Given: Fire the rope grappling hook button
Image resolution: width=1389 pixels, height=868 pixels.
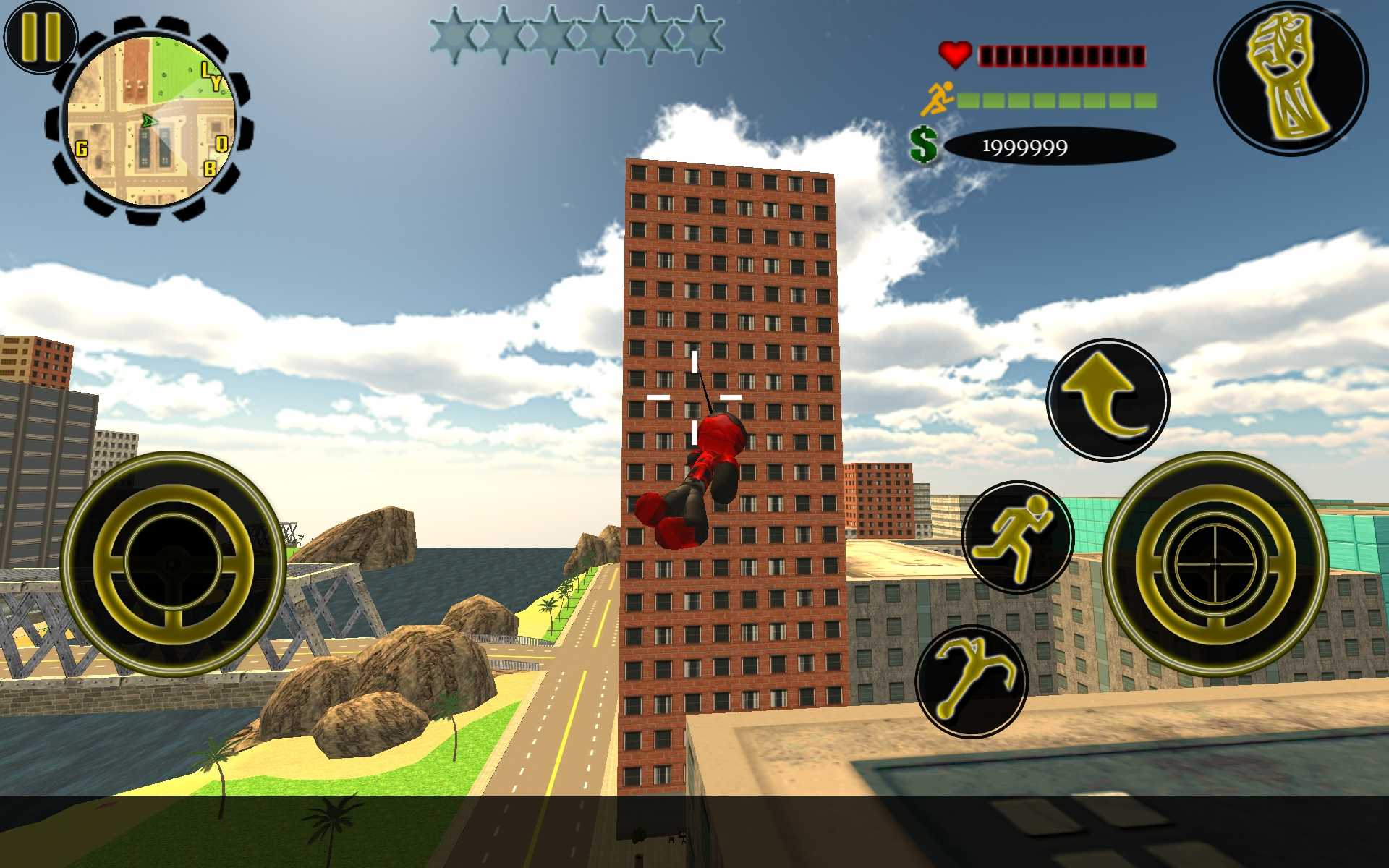Looking at the screenshot, I should [x=972, y=681].
